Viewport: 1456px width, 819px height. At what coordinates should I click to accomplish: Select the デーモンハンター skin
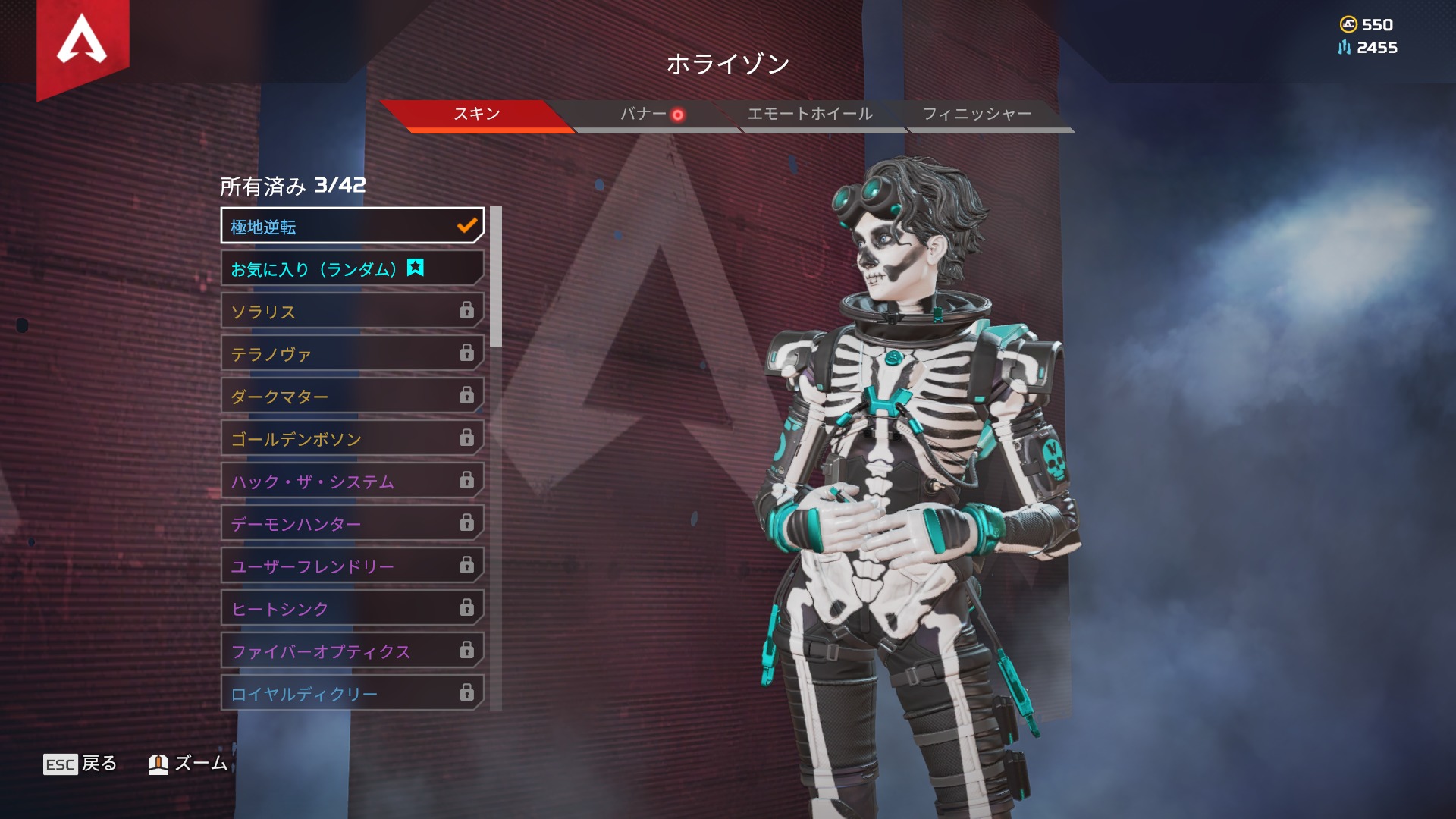(352, 523)
